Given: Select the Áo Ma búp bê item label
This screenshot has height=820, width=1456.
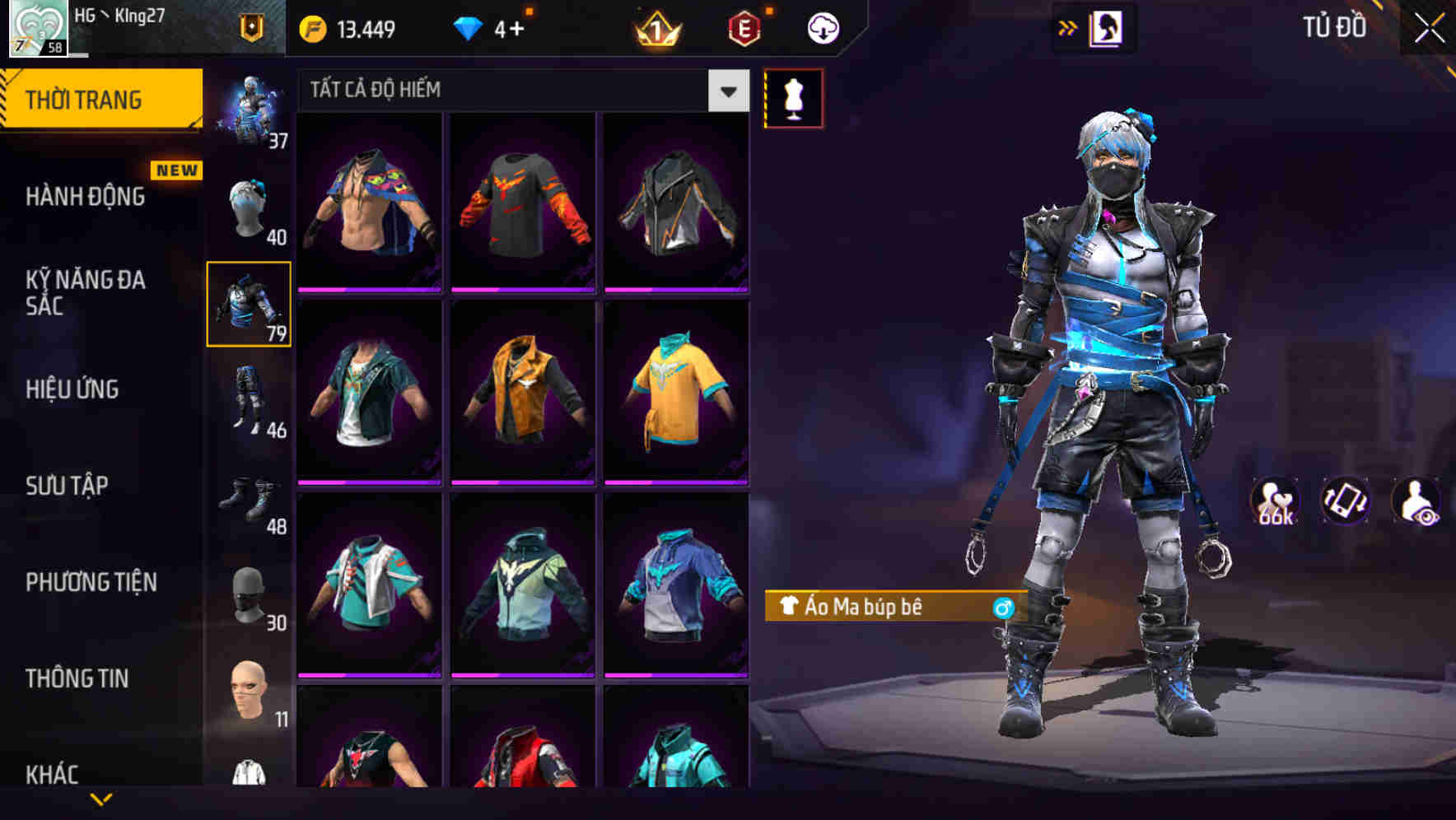Looking at the screenshot, I should (873, 607).
